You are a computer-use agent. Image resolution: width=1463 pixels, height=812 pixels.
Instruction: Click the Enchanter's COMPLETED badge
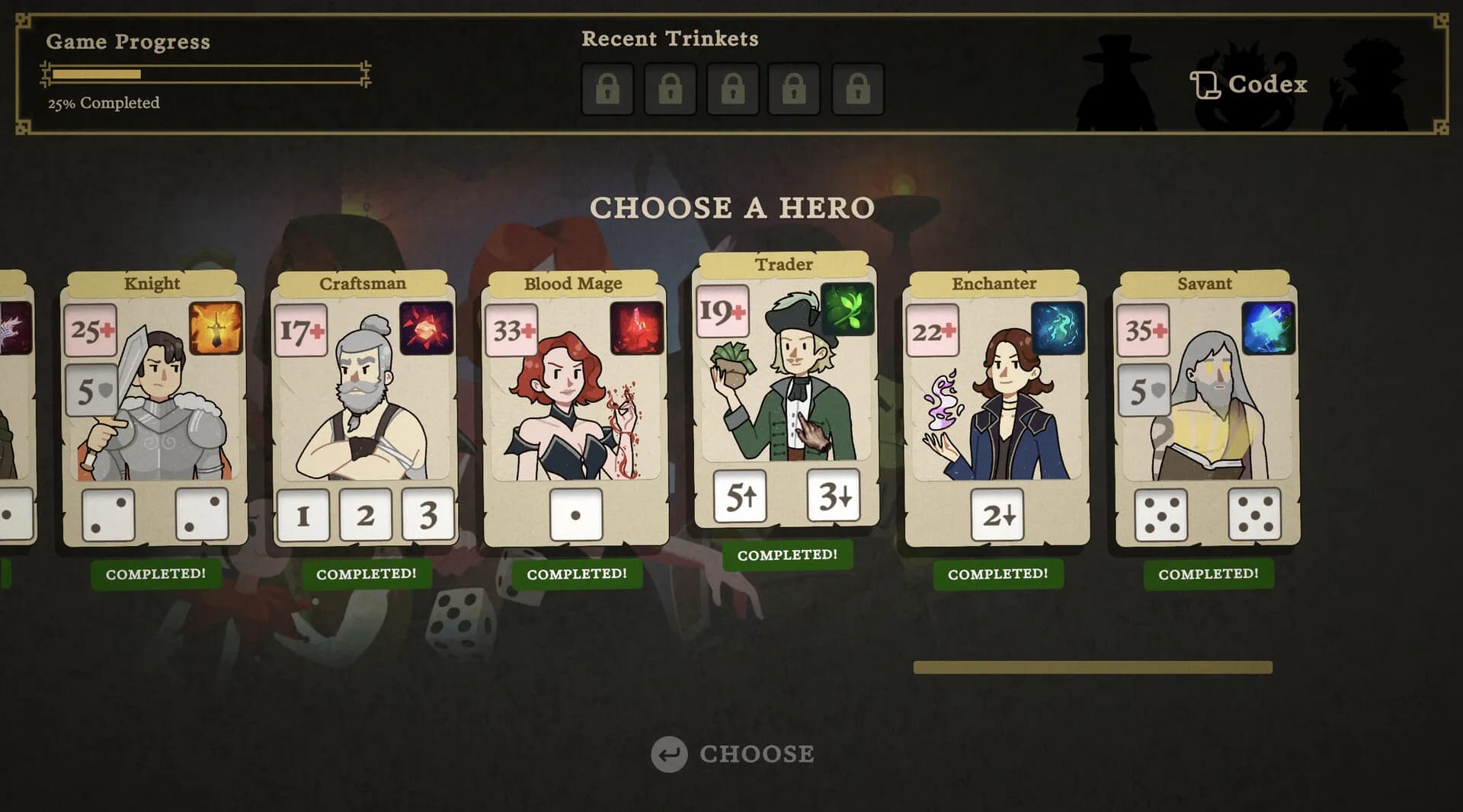pyautogui.click(x=998, y=574)
